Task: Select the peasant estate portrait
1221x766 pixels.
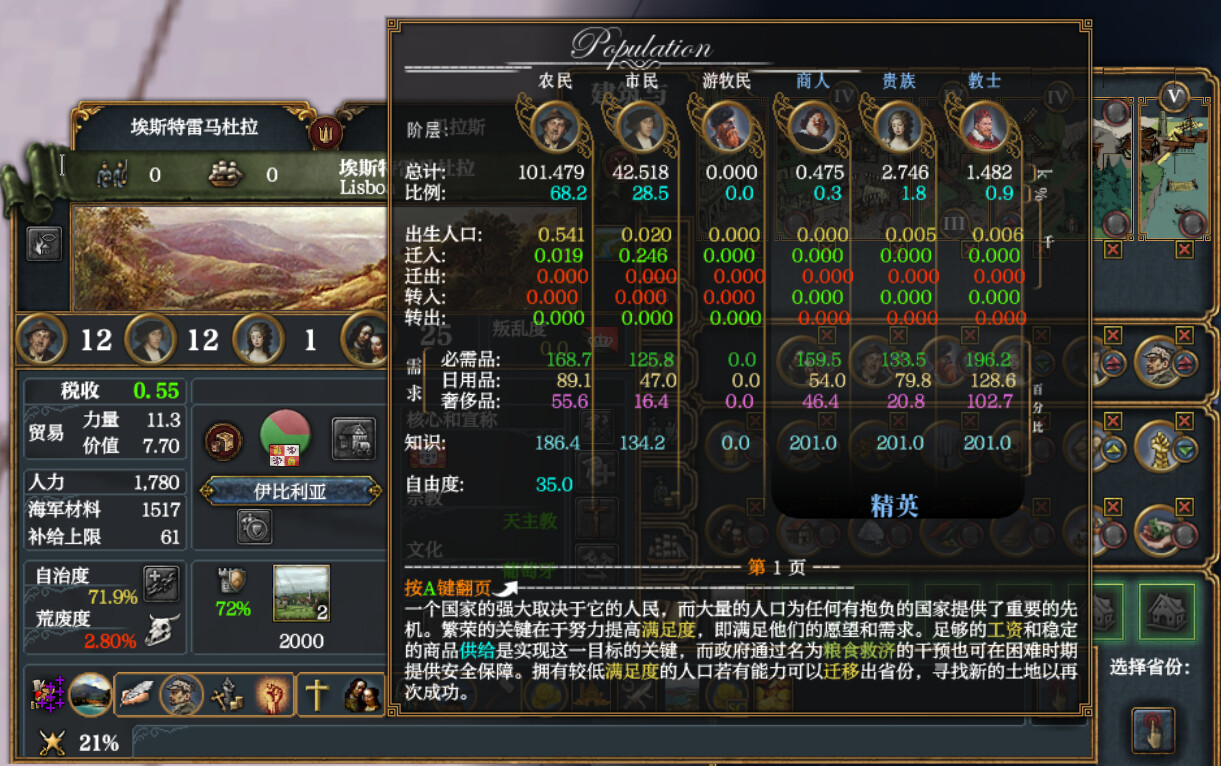Action: [x=42, y=340]
